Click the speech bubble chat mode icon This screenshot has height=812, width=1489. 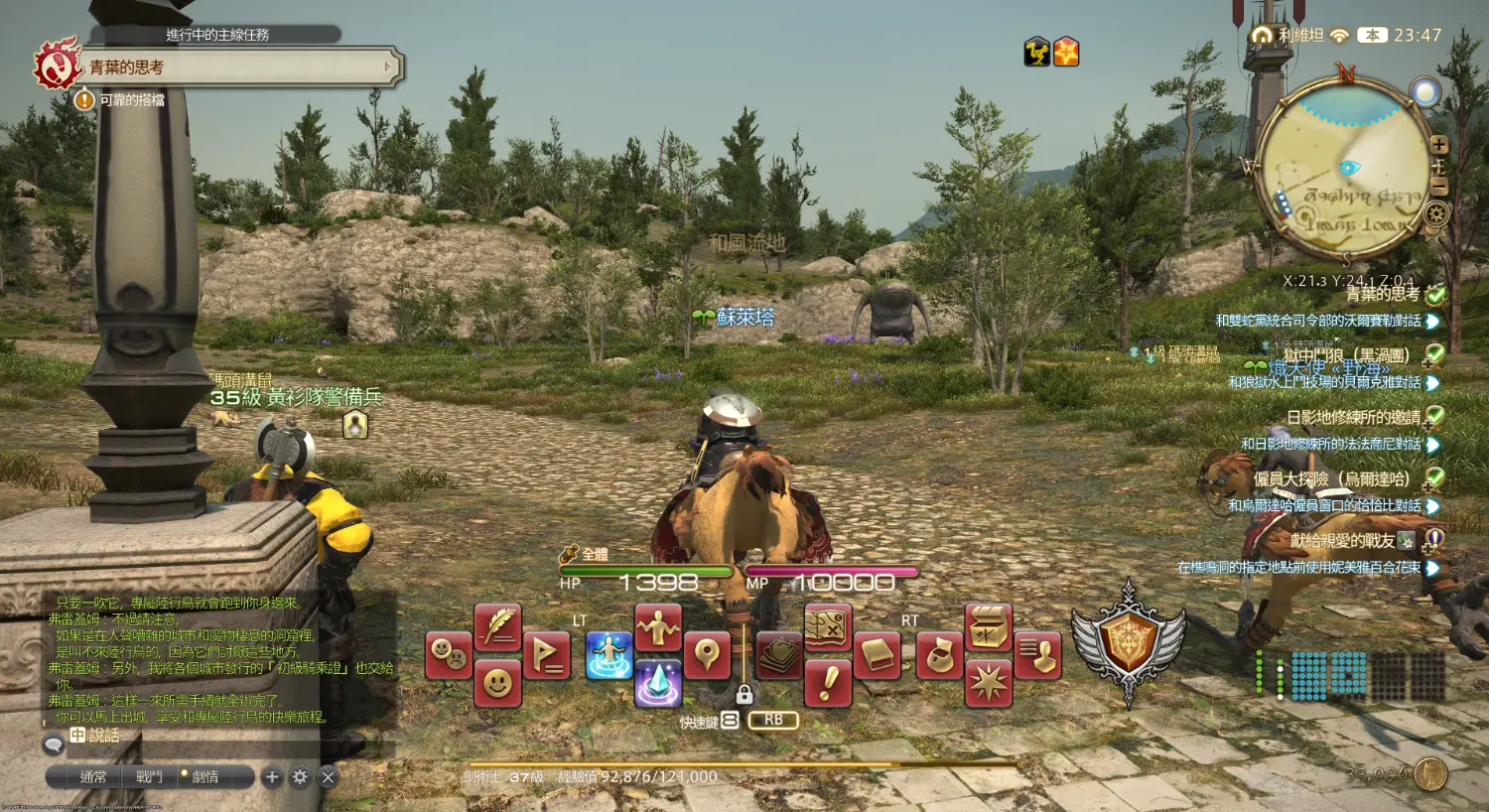54,744
